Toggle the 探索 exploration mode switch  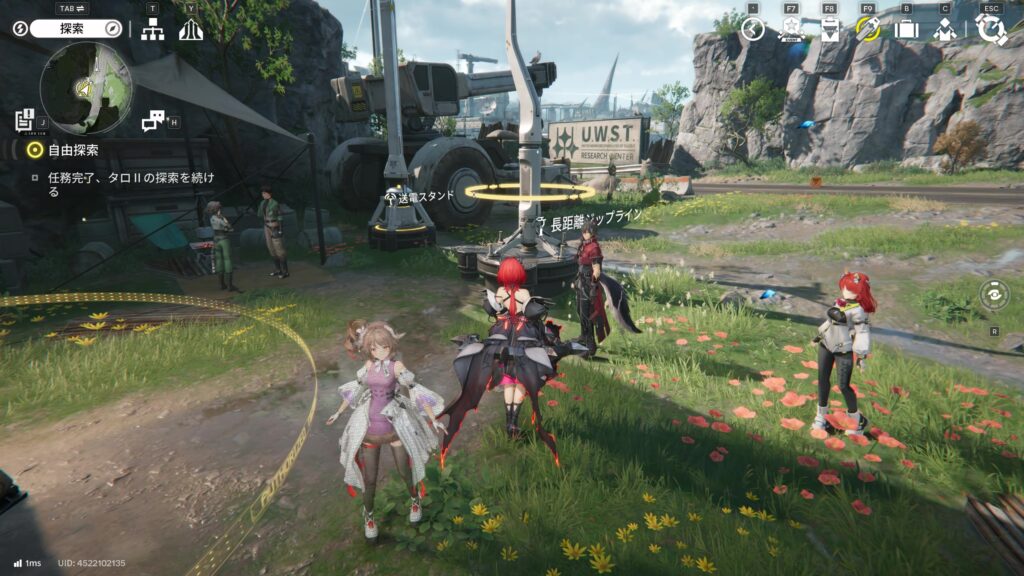coord(75,29)
